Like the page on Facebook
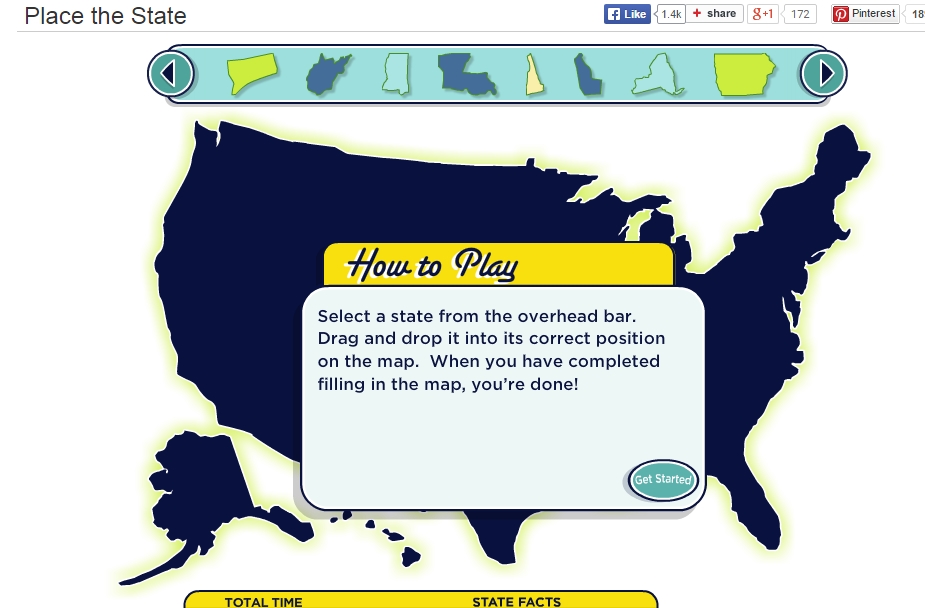This screenshot has width=925, height=608. pos(627,14)
